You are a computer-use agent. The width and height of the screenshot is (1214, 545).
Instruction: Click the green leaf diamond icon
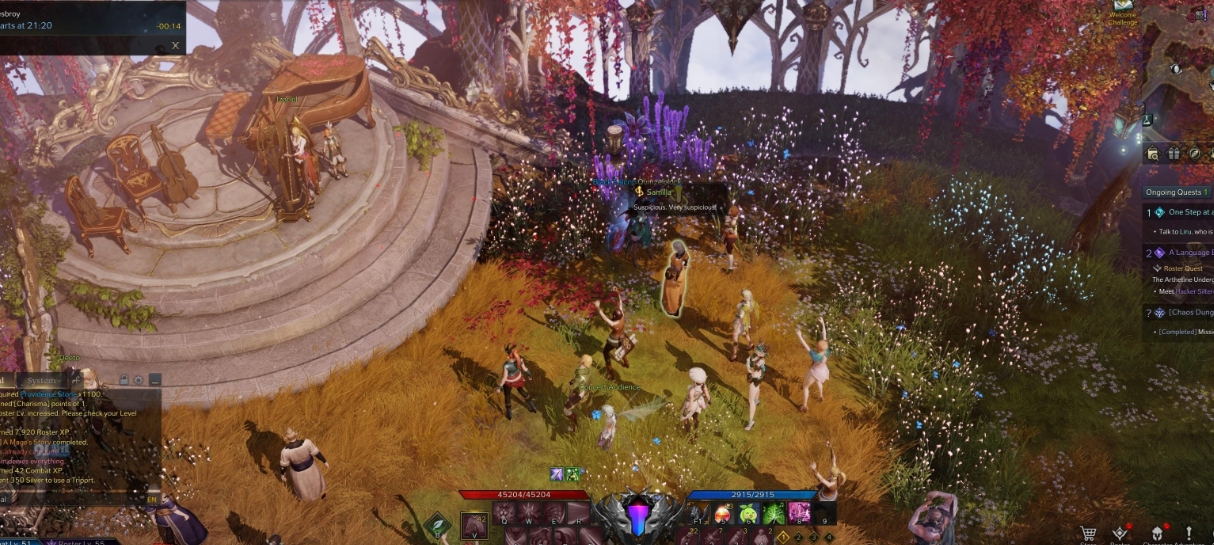coord(437,525)
